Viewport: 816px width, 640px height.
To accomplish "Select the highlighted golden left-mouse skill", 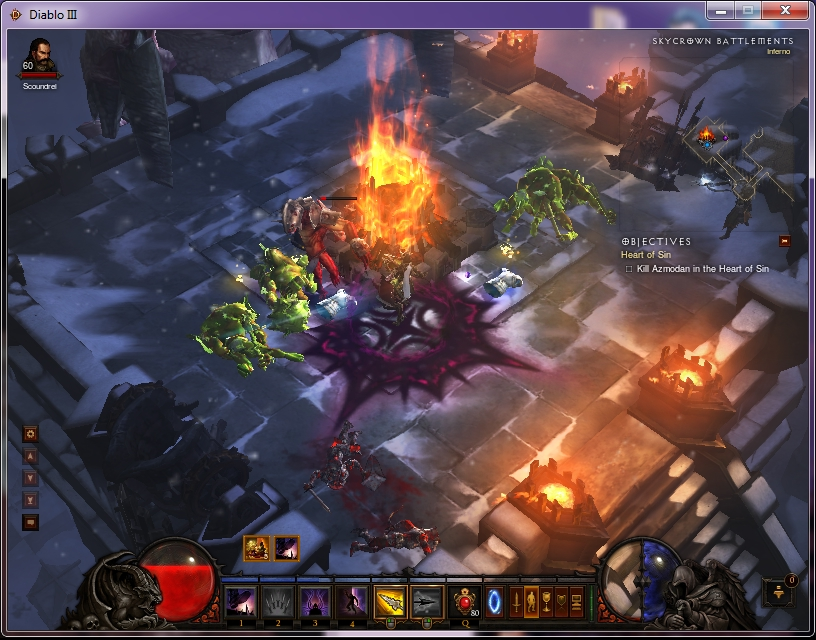I will tap(389, 601).
